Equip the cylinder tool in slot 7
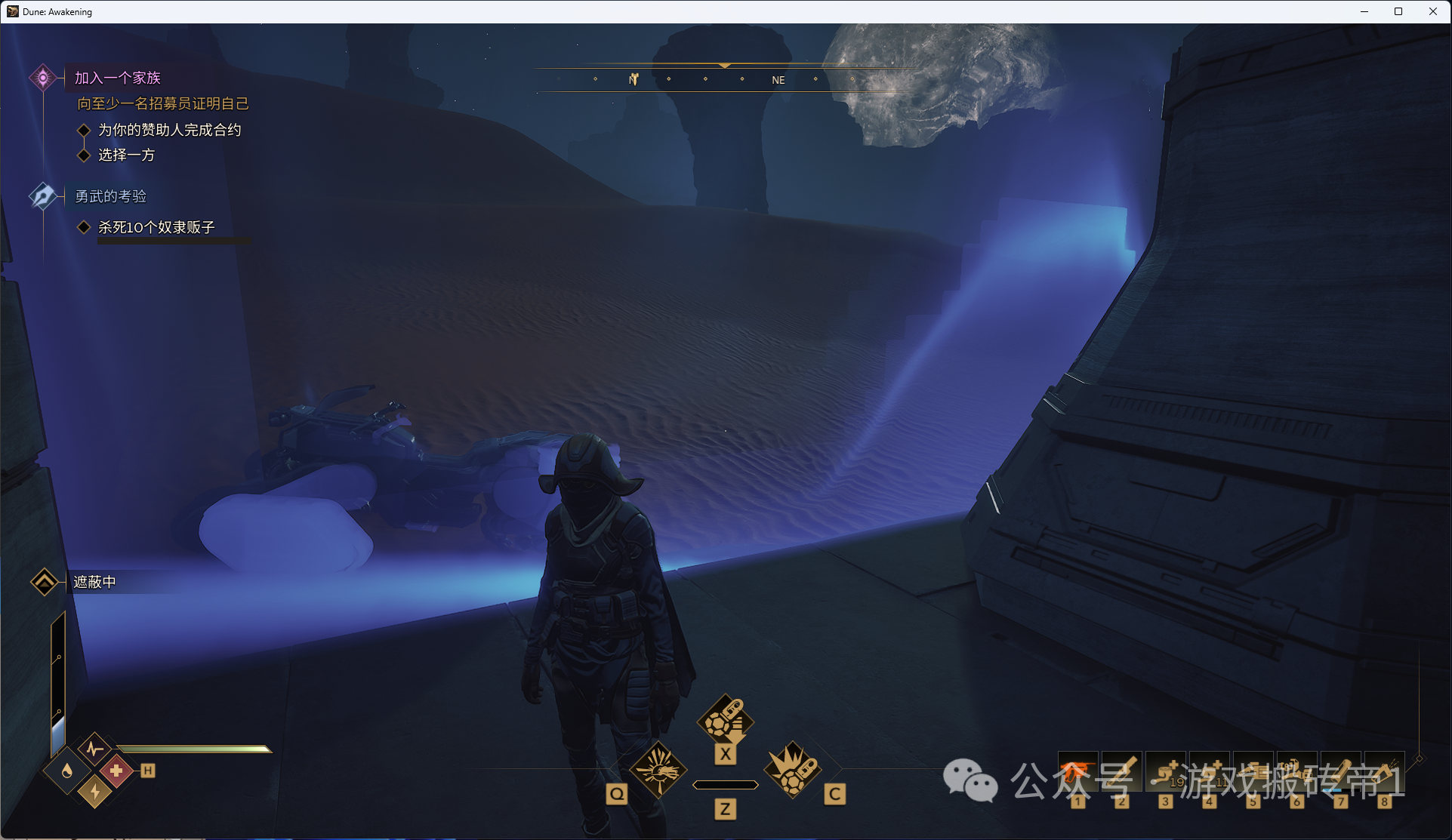Viewport: 1452px width, 840px height. pyautogui.click(x=1340, y=771)
